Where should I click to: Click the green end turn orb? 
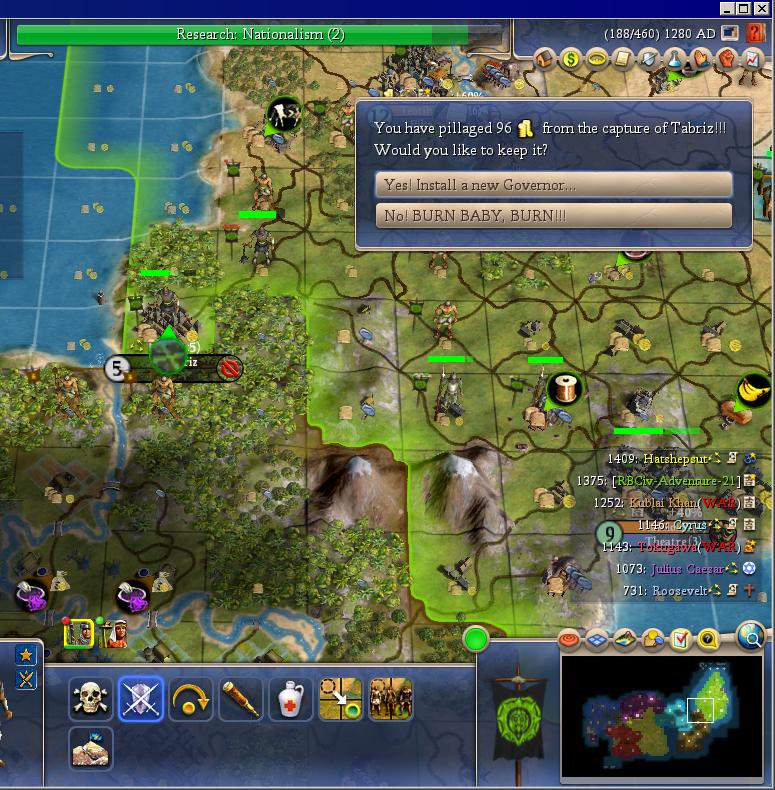coord(476,639)
